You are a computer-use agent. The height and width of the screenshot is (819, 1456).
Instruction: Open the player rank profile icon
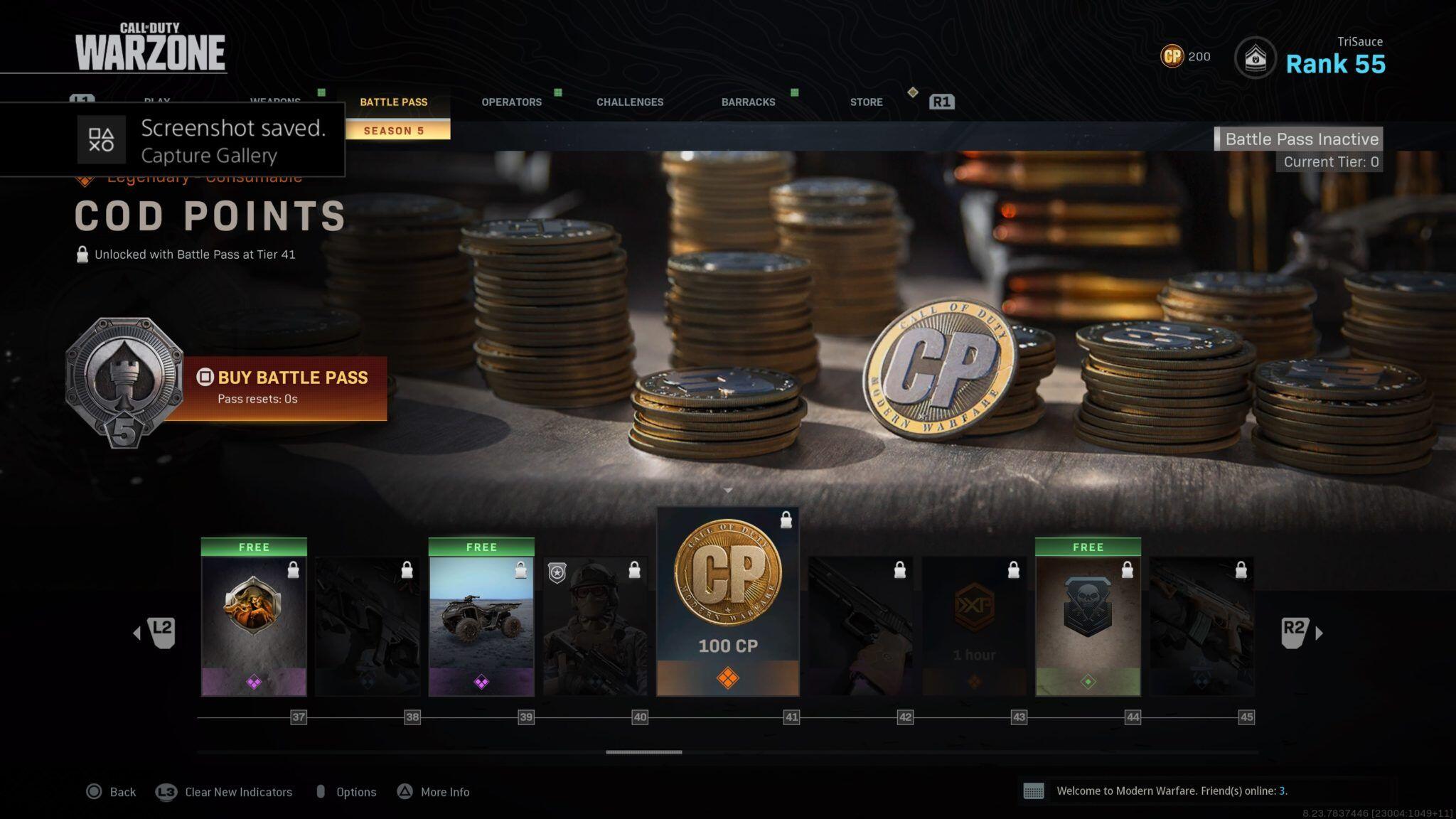tap(1255, 58)
